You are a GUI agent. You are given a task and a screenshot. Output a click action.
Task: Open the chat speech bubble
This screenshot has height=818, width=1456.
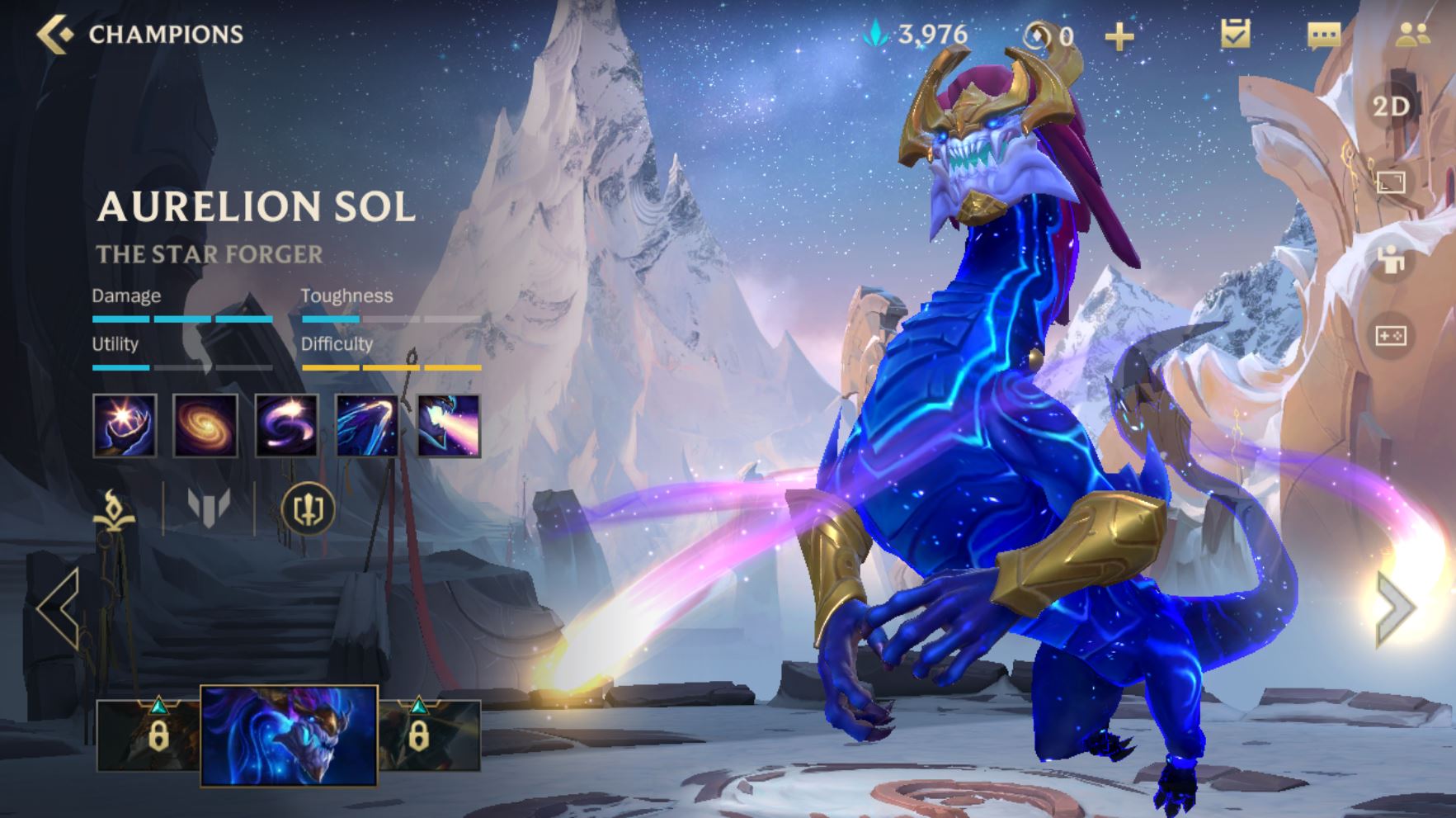point(1323,35)
